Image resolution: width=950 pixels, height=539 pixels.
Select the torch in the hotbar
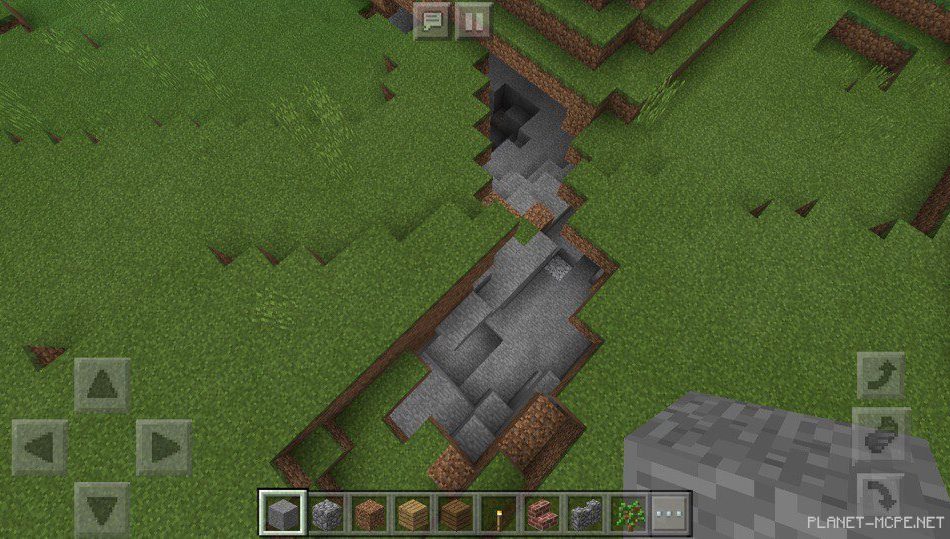tap(498, 514)
